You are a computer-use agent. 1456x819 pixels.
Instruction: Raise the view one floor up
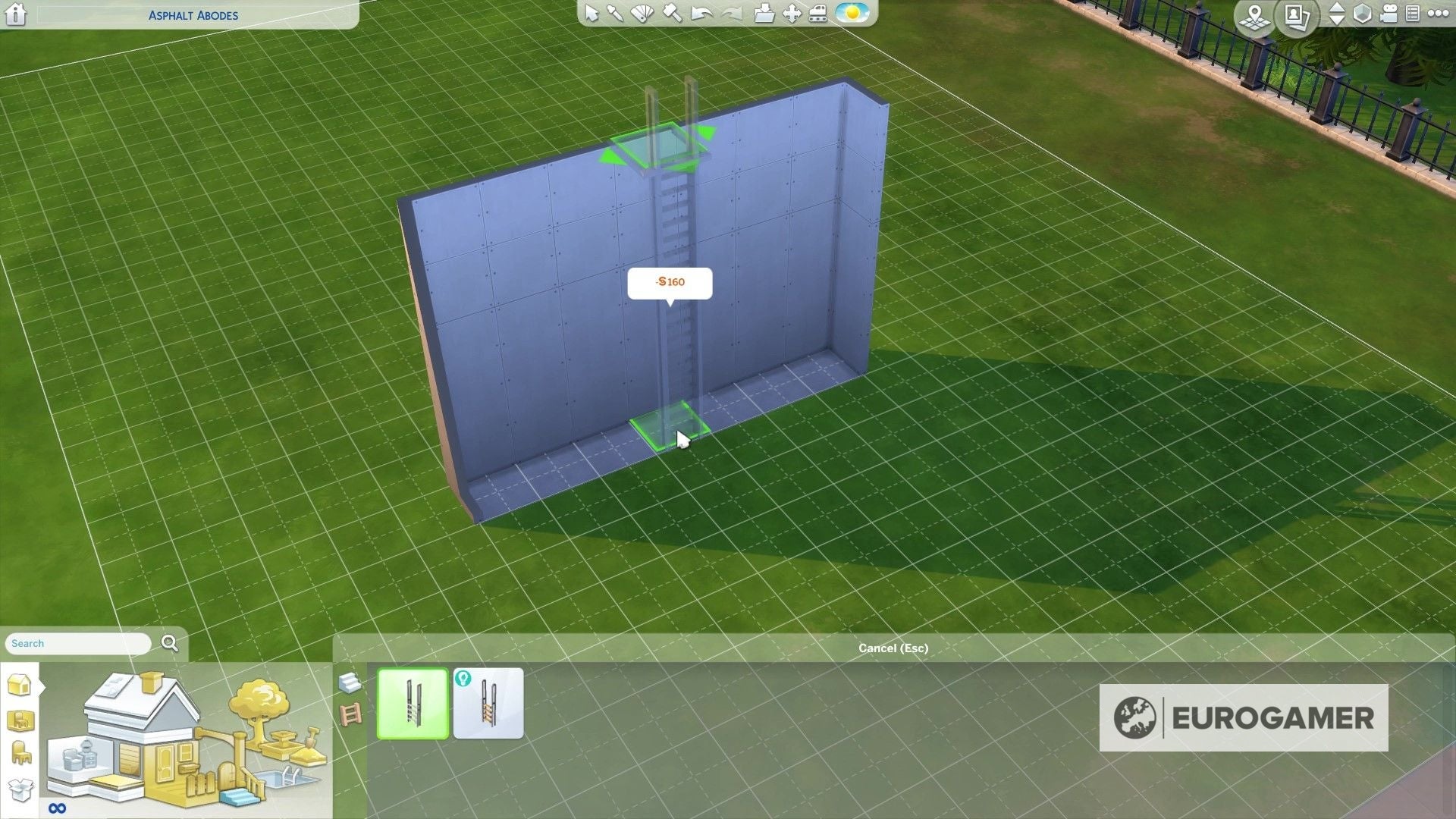[1337, 8]
